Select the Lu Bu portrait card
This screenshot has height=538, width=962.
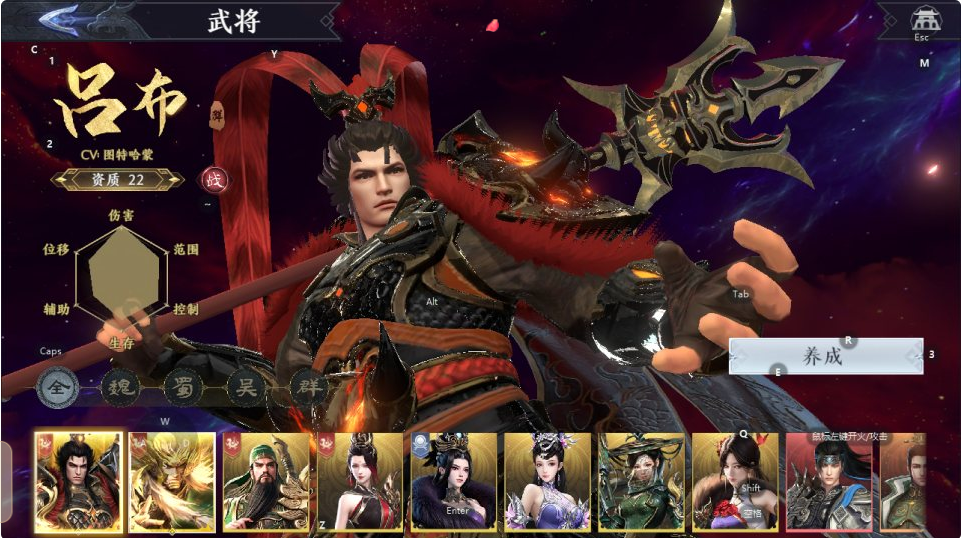click(78, 482)
